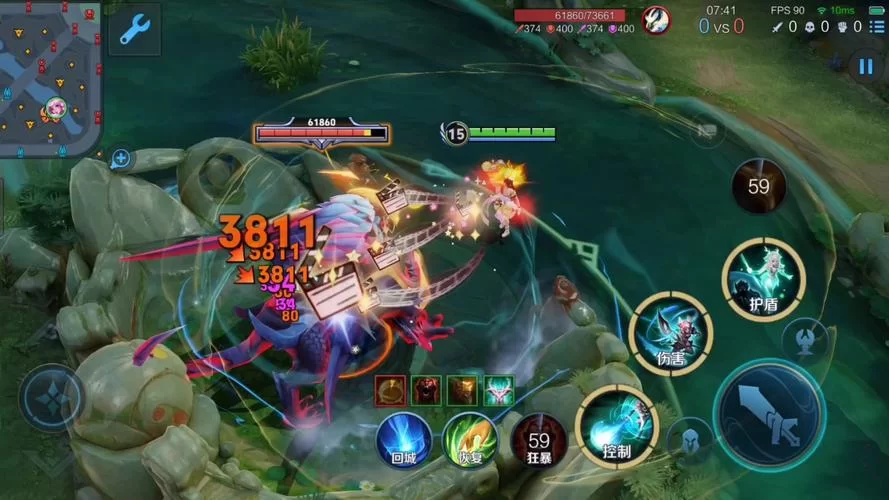Pause the match

tap(864, 66)
